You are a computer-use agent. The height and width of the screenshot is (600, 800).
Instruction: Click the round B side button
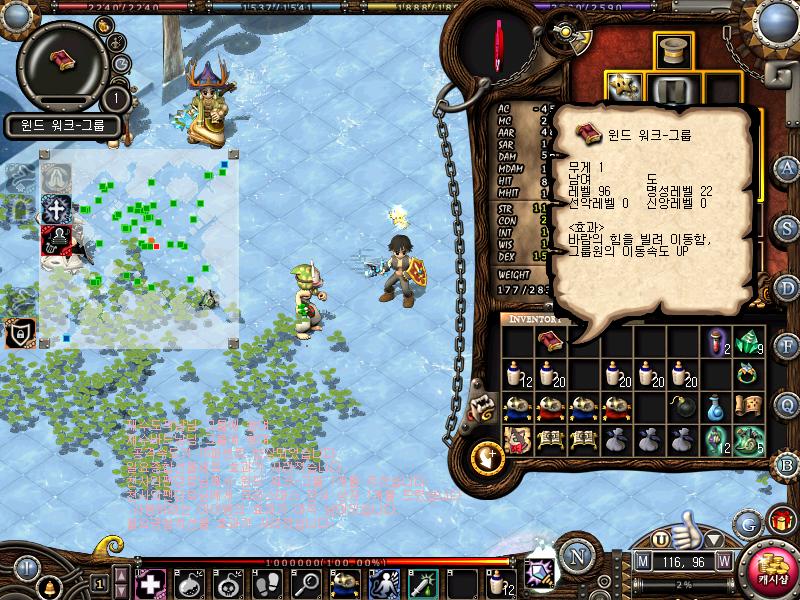(x=788, y=463)
